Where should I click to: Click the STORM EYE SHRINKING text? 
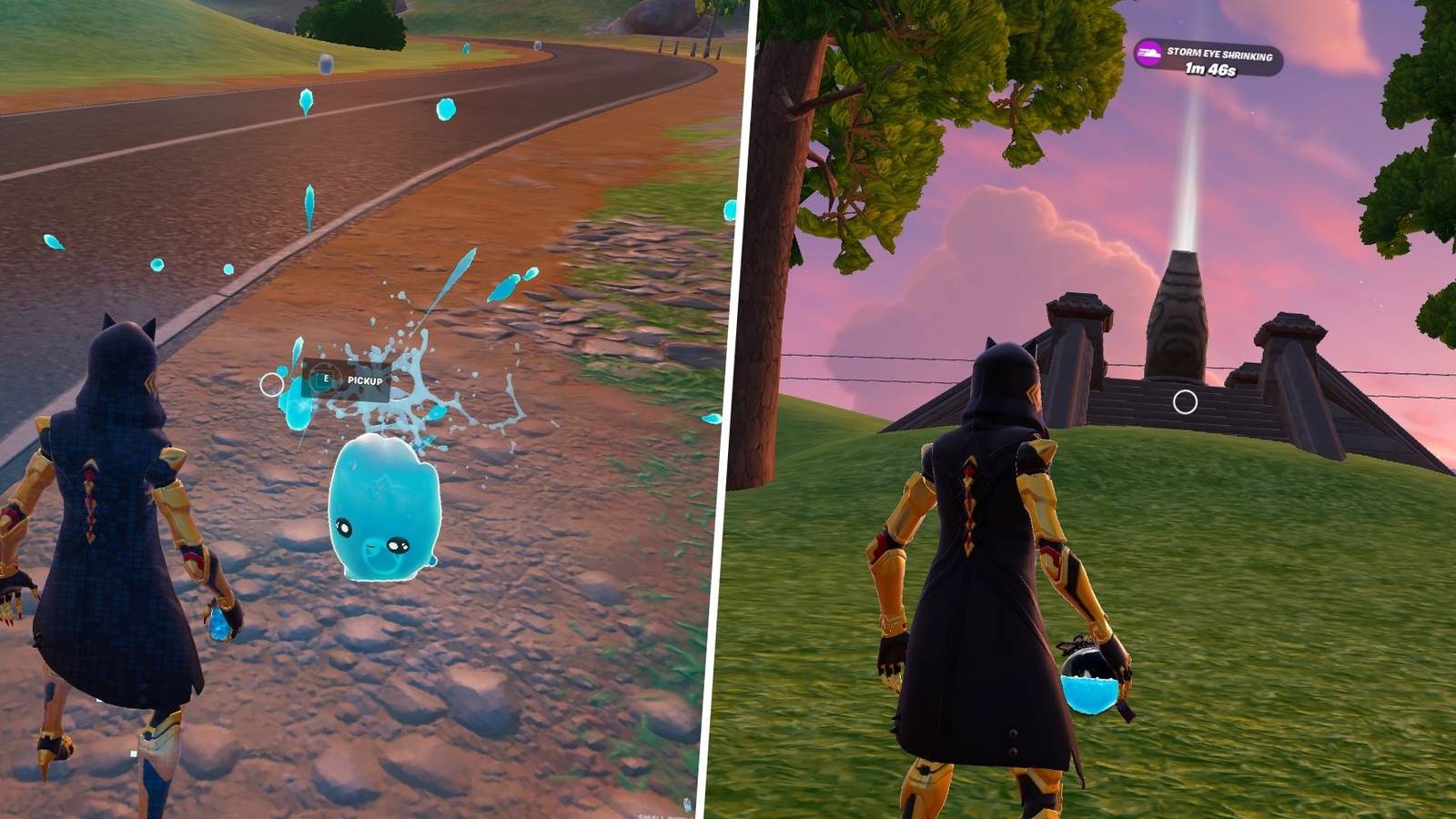pyautogui.click(x=1220, y=52)
